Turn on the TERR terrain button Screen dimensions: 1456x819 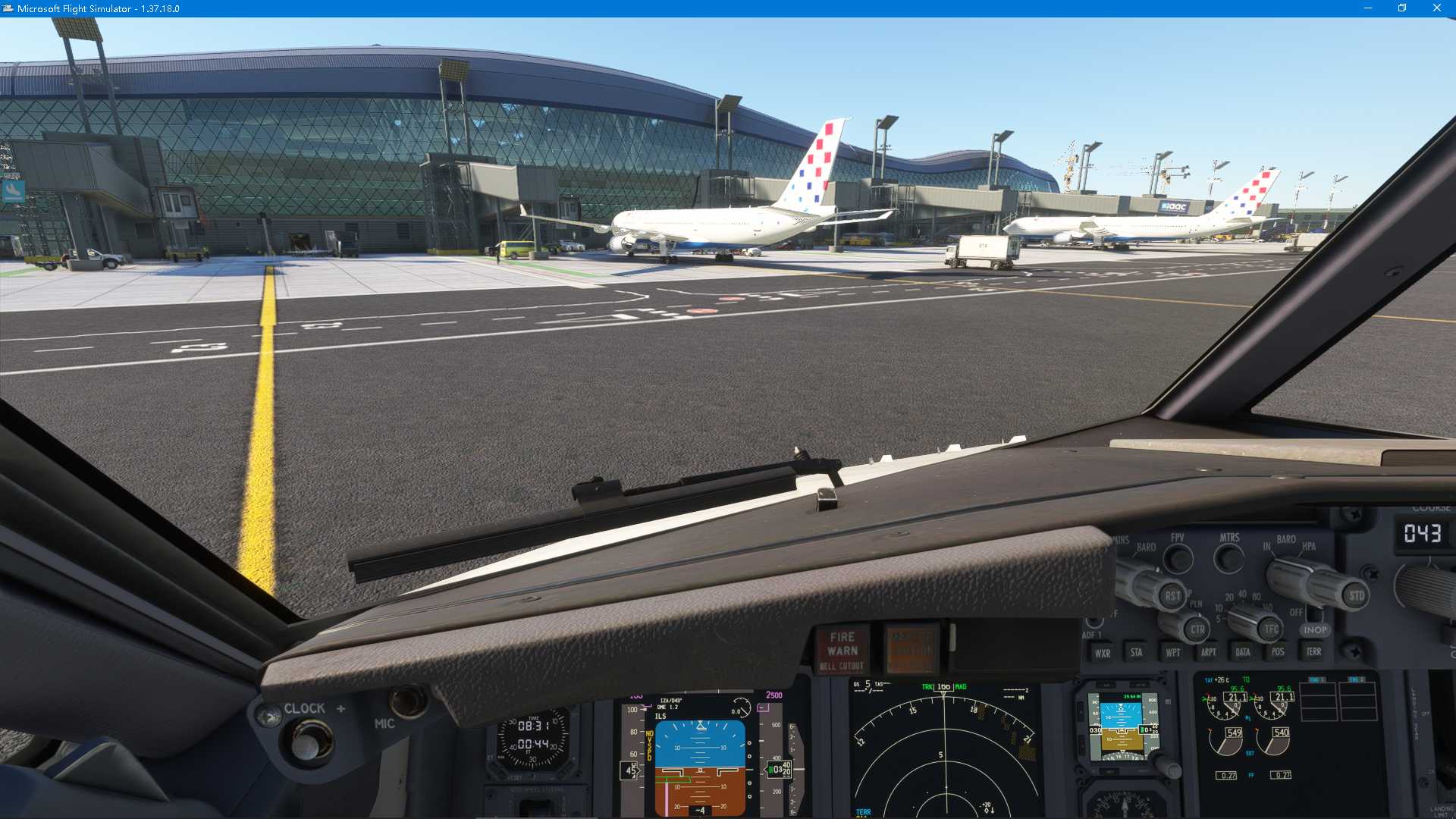(1313, 651)
